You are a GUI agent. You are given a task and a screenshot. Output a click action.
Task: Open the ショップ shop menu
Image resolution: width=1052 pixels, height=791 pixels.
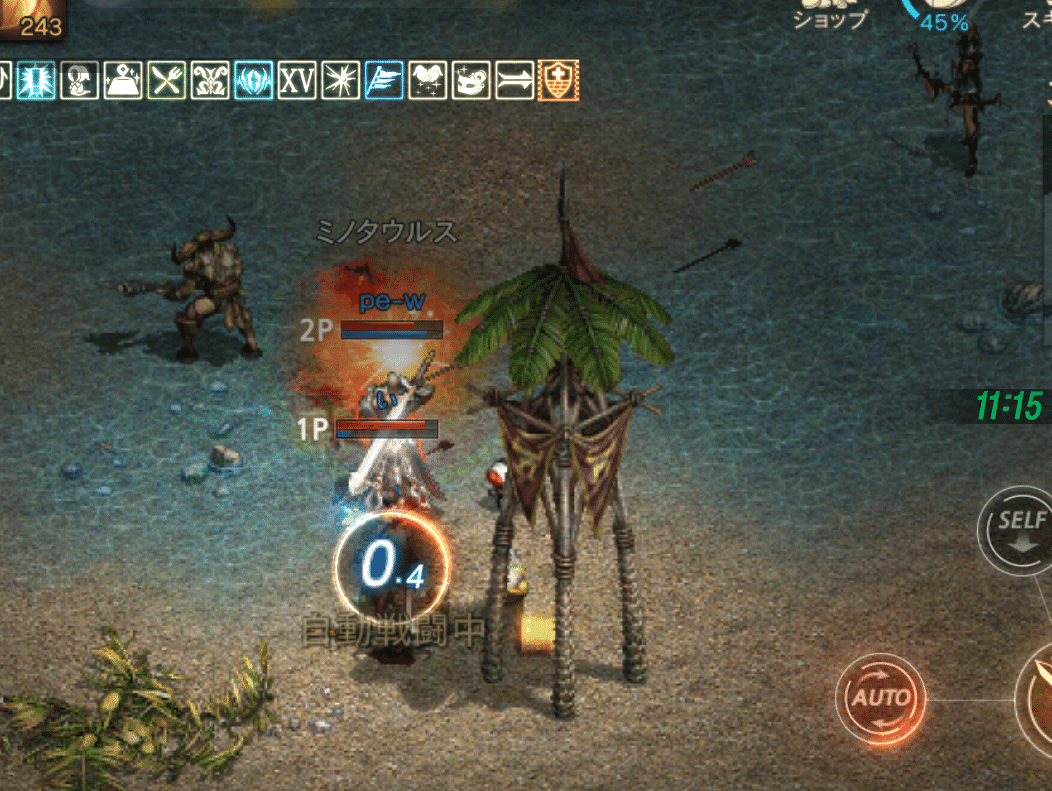click(830, 15)
